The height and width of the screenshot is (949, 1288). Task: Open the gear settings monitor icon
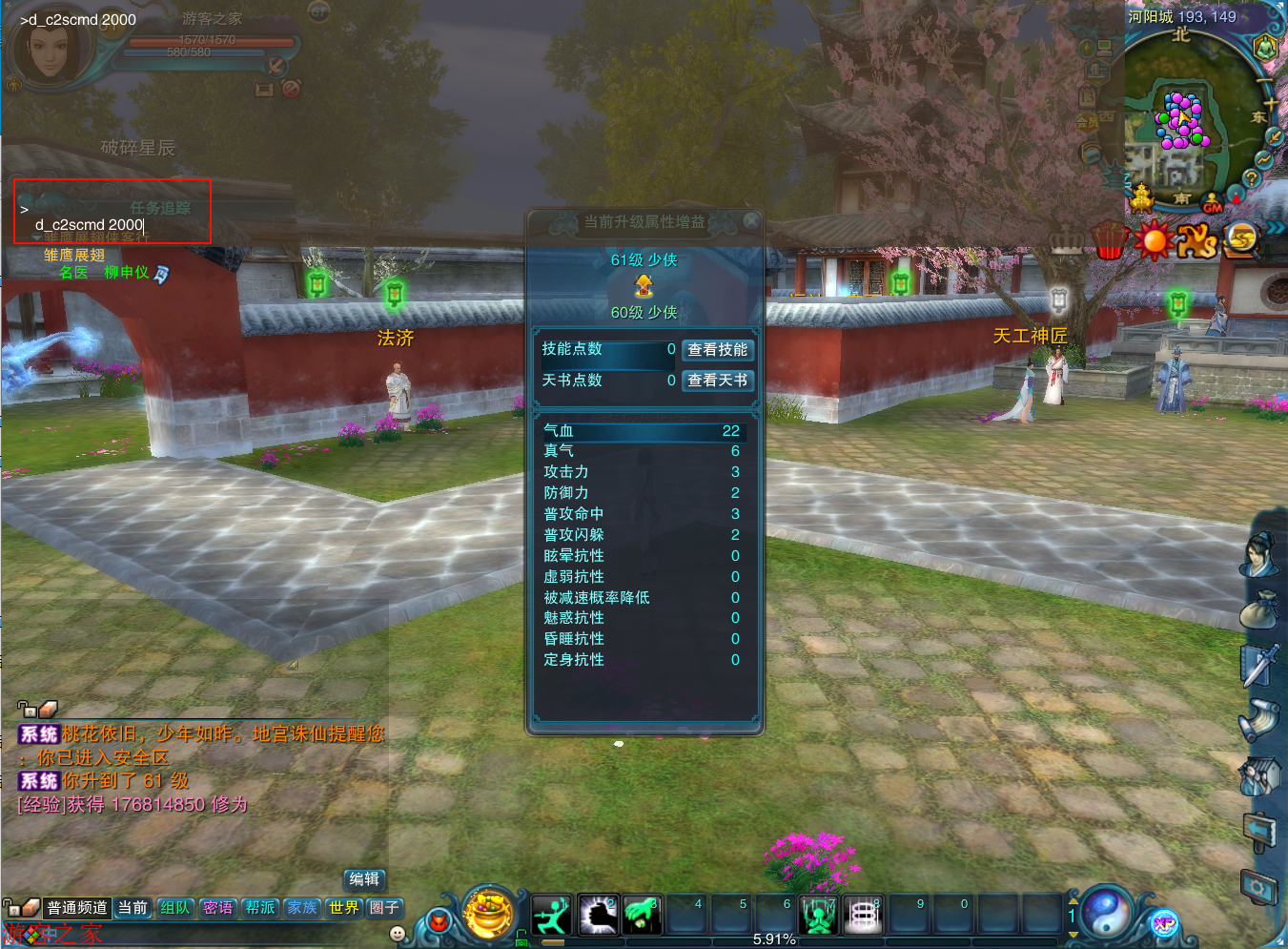1259,888
